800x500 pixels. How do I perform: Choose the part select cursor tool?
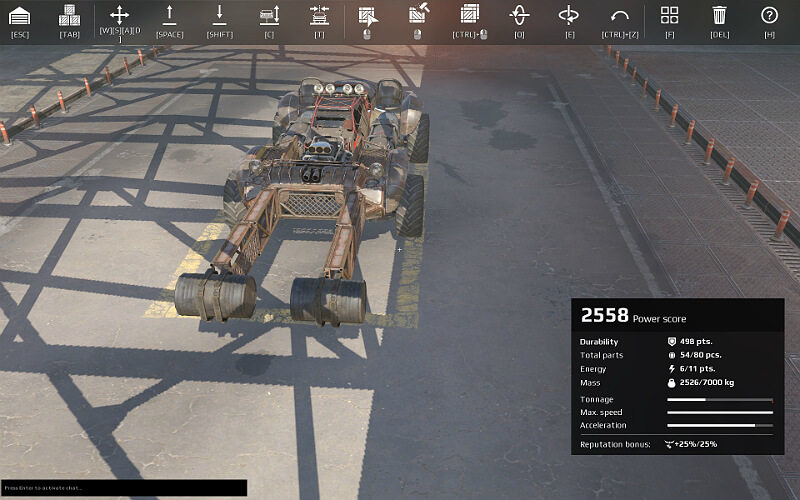tap(367, 15)
